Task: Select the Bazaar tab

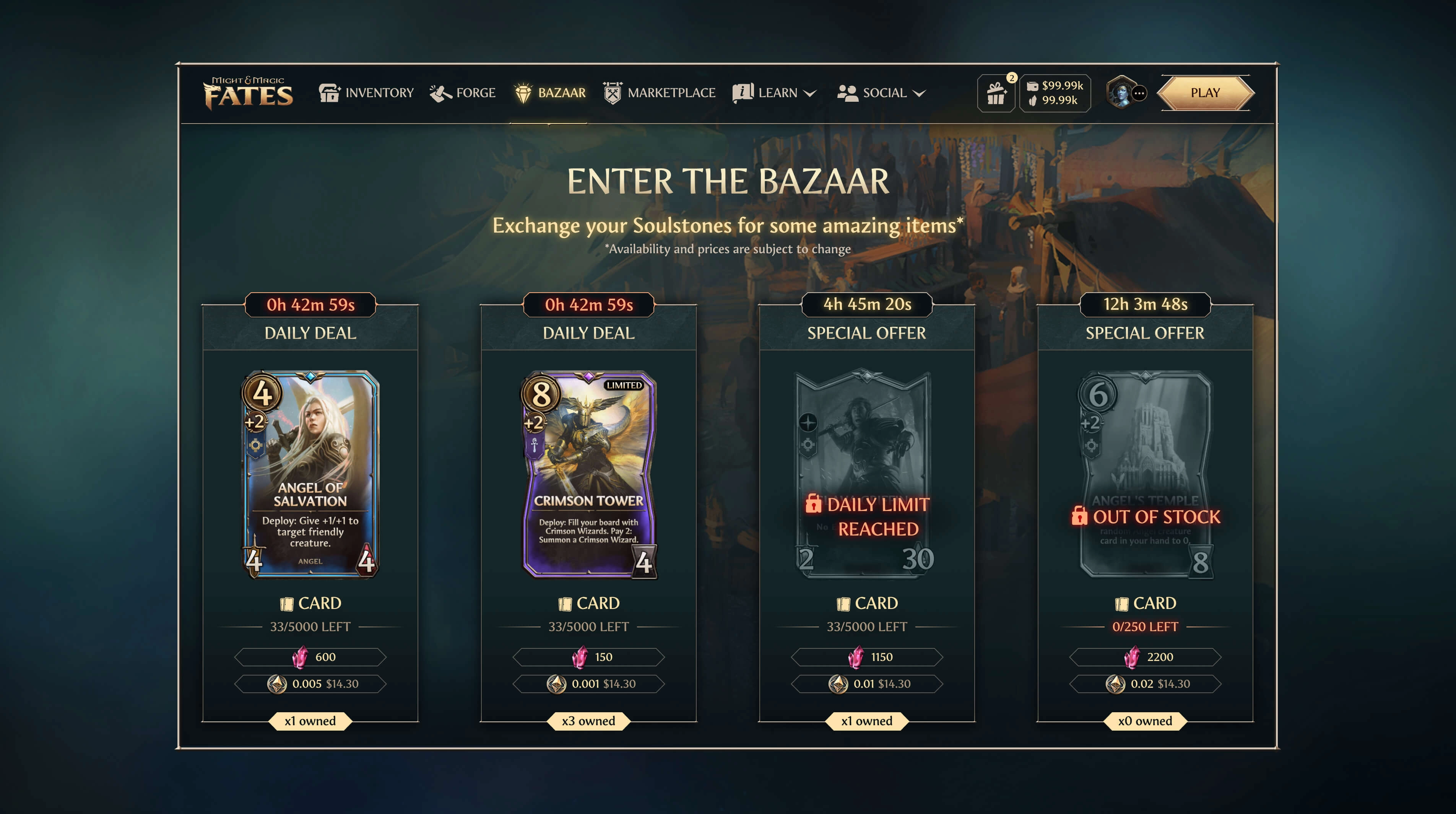Action: click(550, 93)
